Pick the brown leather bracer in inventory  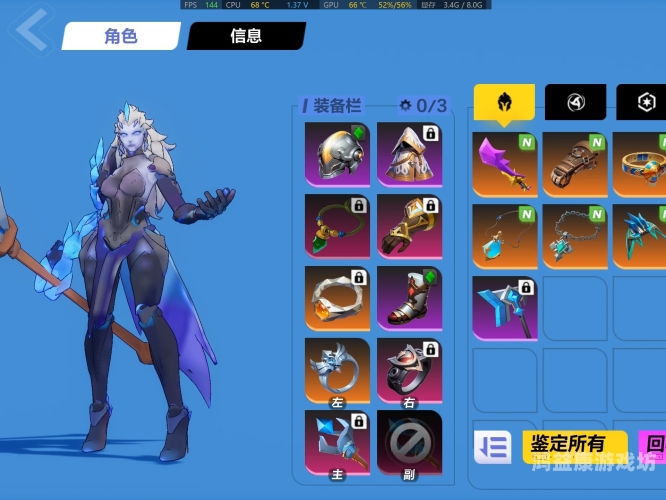(x=576, y=164)
